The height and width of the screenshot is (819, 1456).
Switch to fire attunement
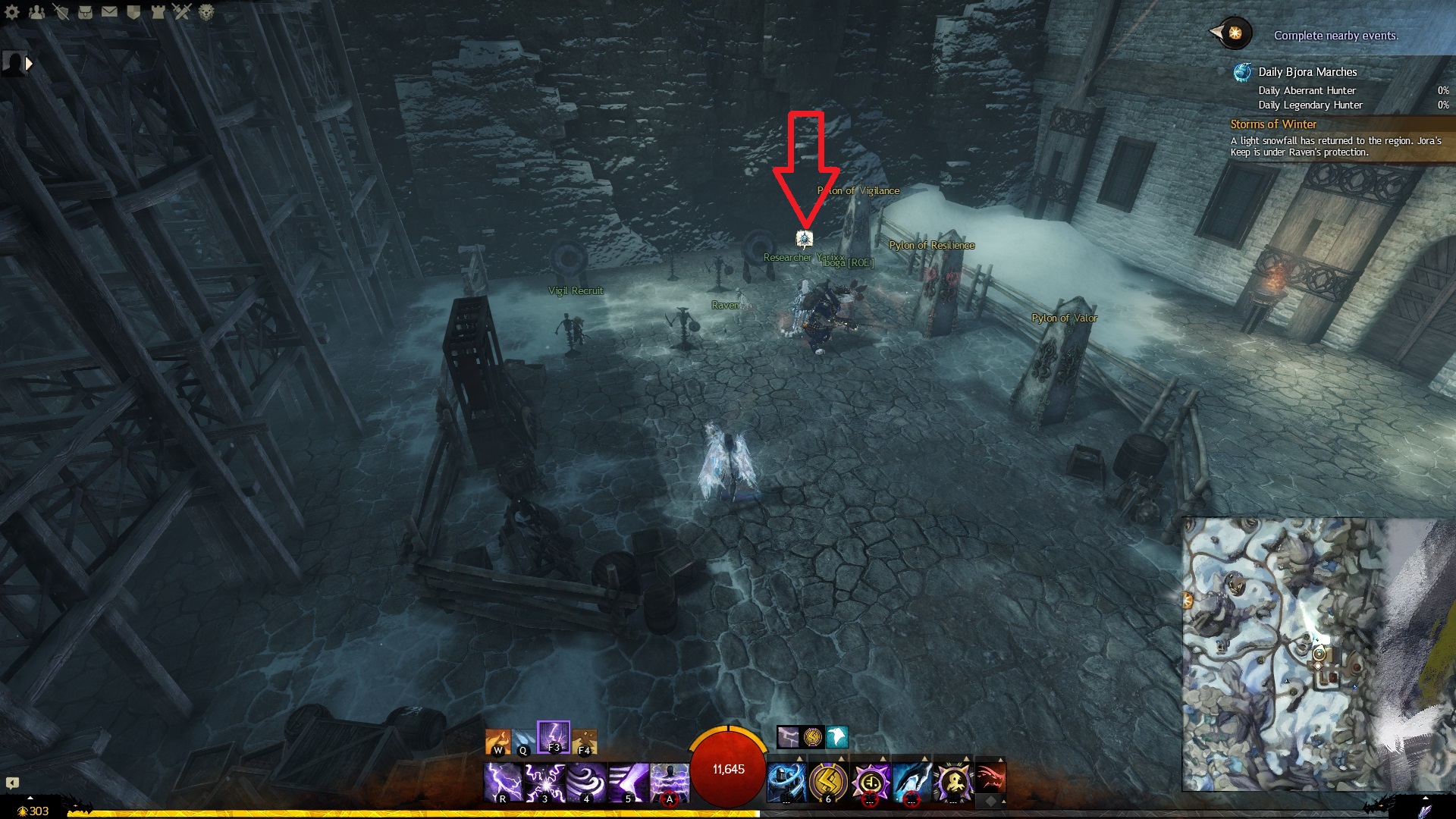pyautogui.click(x=498, y=742)
